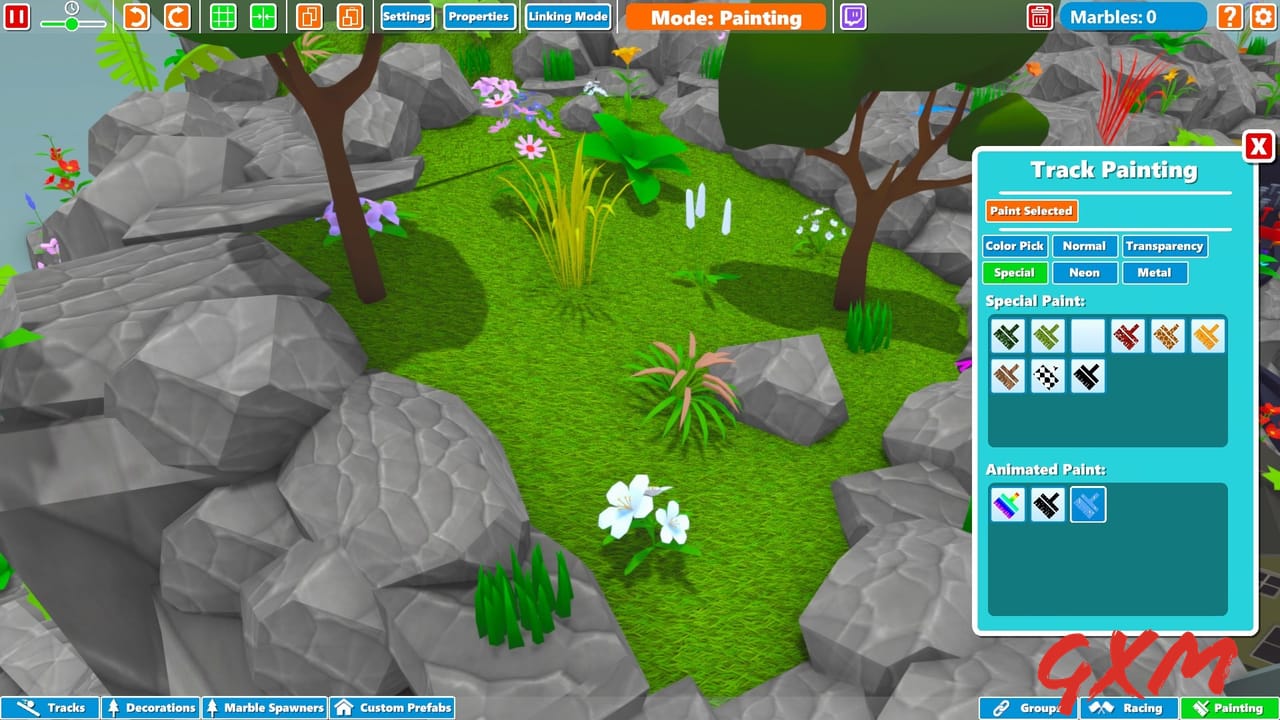
Task: Click the Paint Selected button
Action: [x=1030, y=210]
